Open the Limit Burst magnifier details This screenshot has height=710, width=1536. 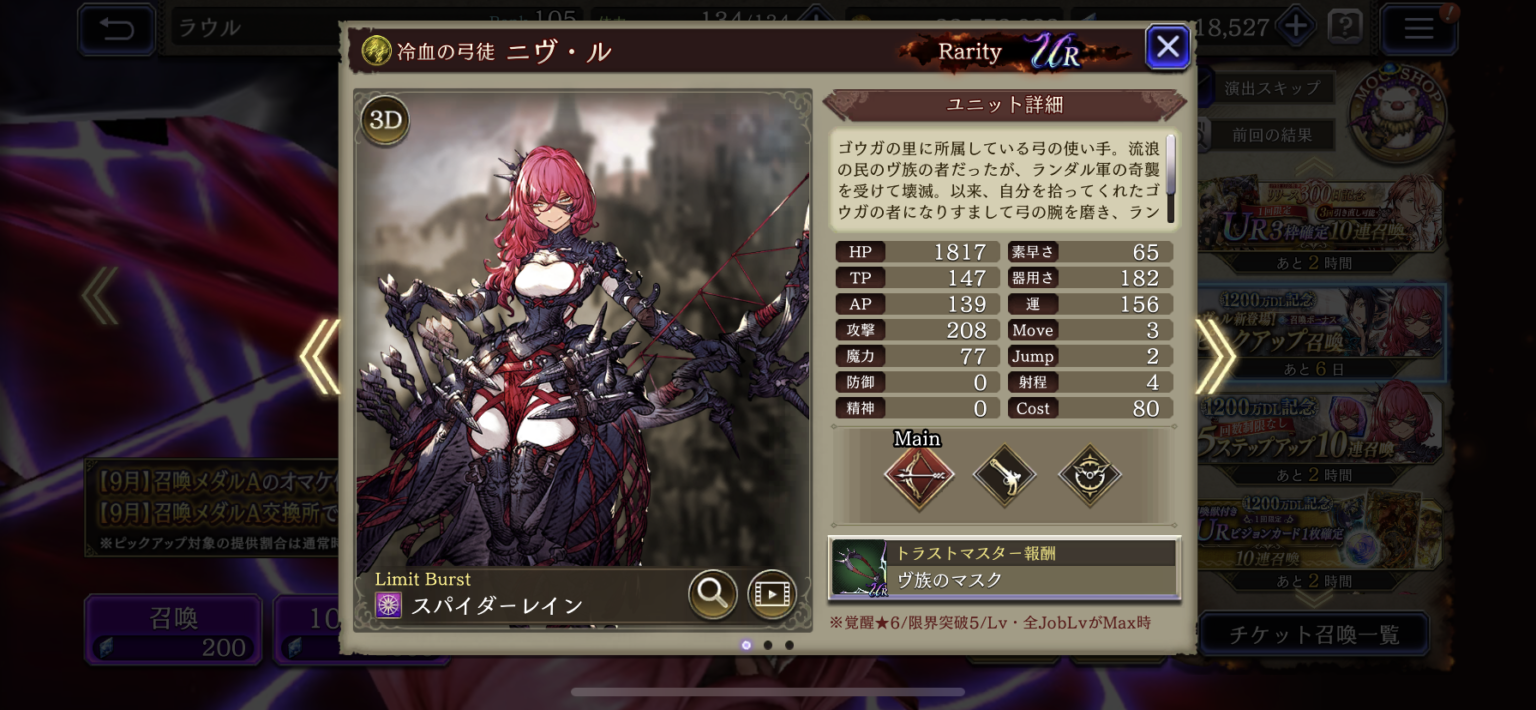712,594
